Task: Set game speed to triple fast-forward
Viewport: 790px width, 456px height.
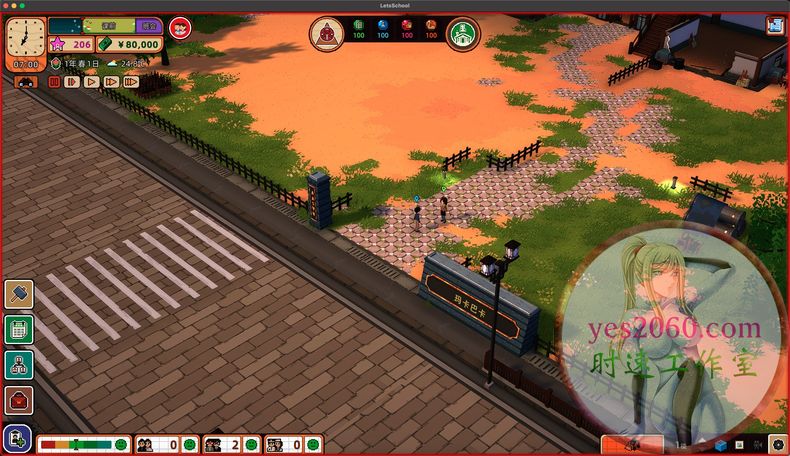Action: pos(130,82)
